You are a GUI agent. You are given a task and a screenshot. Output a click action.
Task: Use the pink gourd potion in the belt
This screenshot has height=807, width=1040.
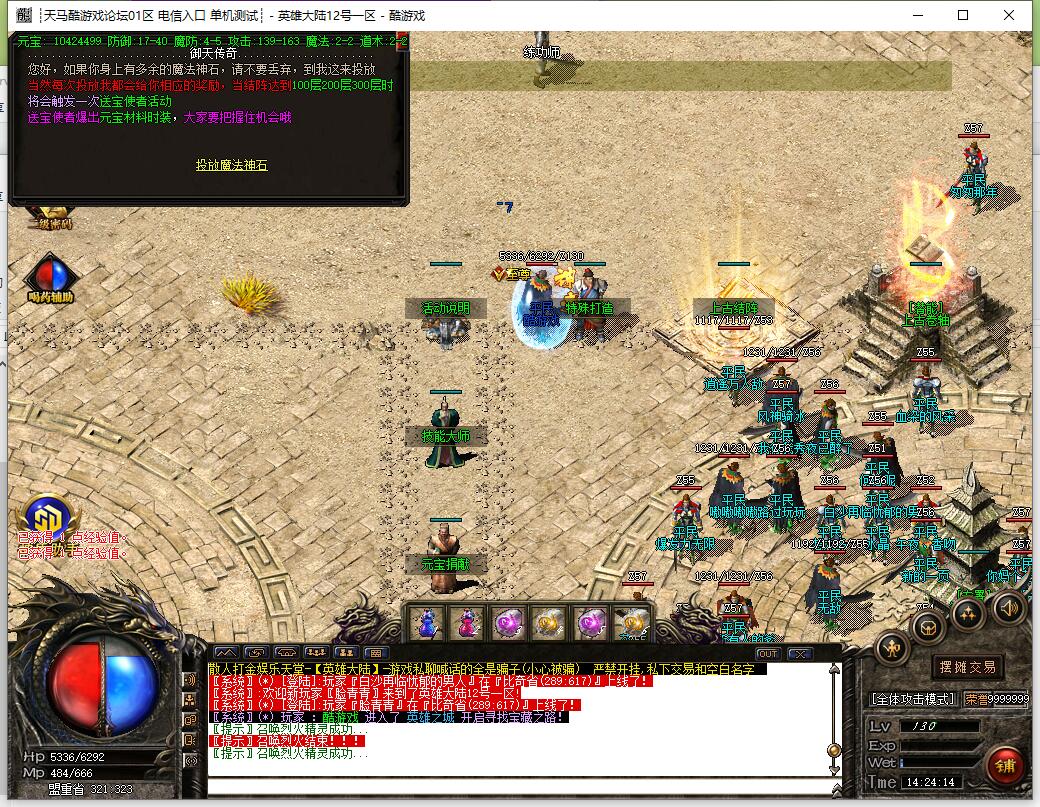[467, 624]
